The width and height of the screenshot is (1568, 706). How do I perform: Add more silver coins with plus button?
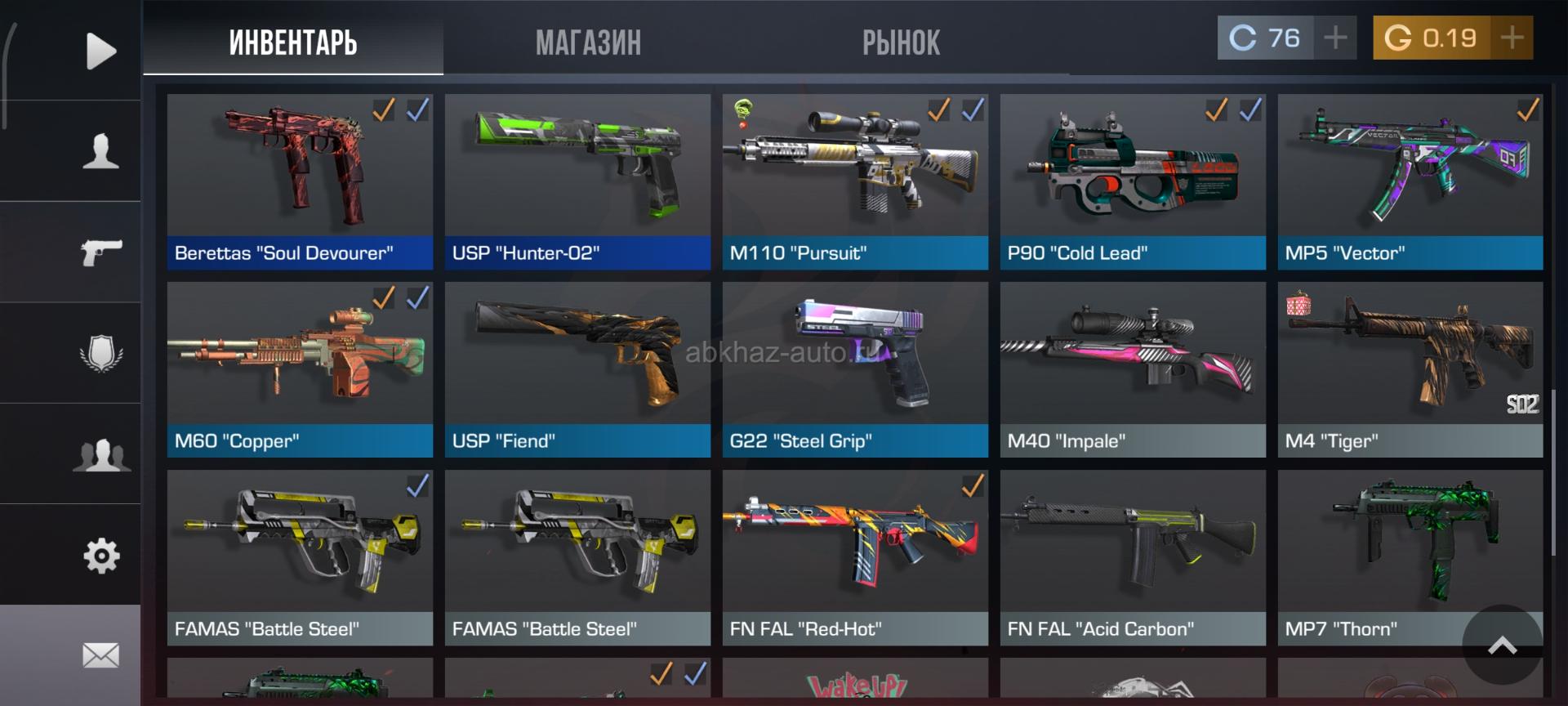pyautogui.click(x=1335, y=38)
